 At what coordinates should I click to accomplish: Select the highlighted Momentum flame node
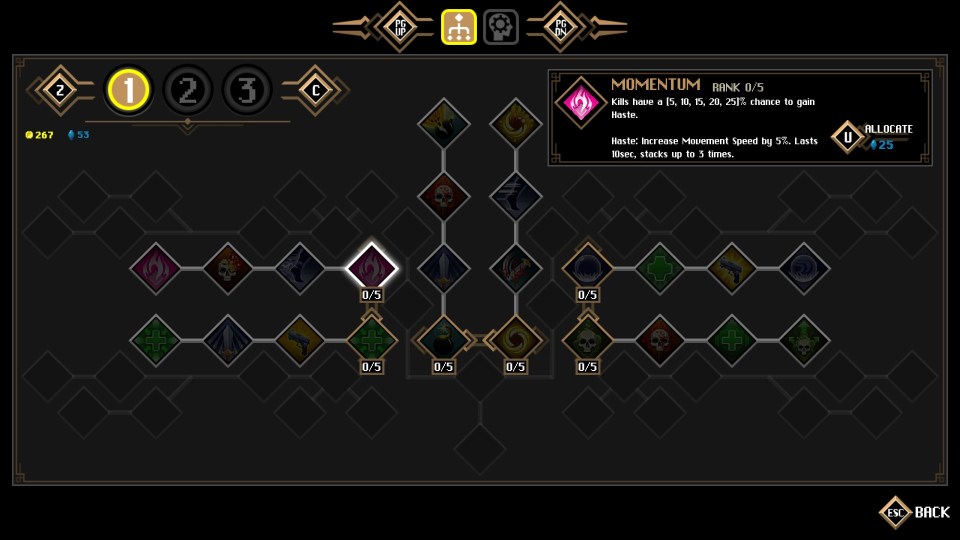pos(372,268)
